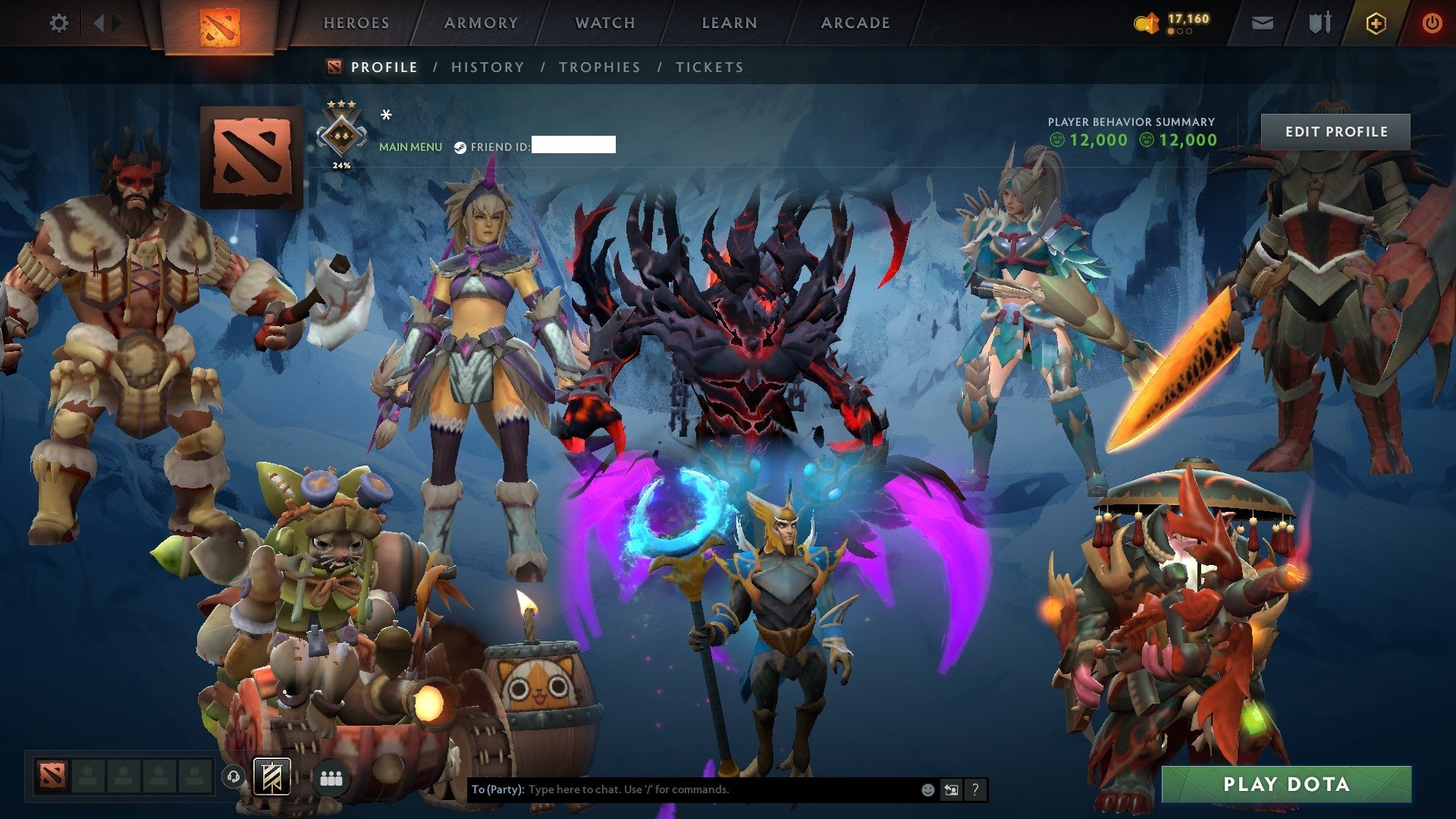This screenshot has width=1456, height=819.
Task: Open Dota Plus with the gold hexagon icon
Action: pyautogui.click(x=1378, y=23)
